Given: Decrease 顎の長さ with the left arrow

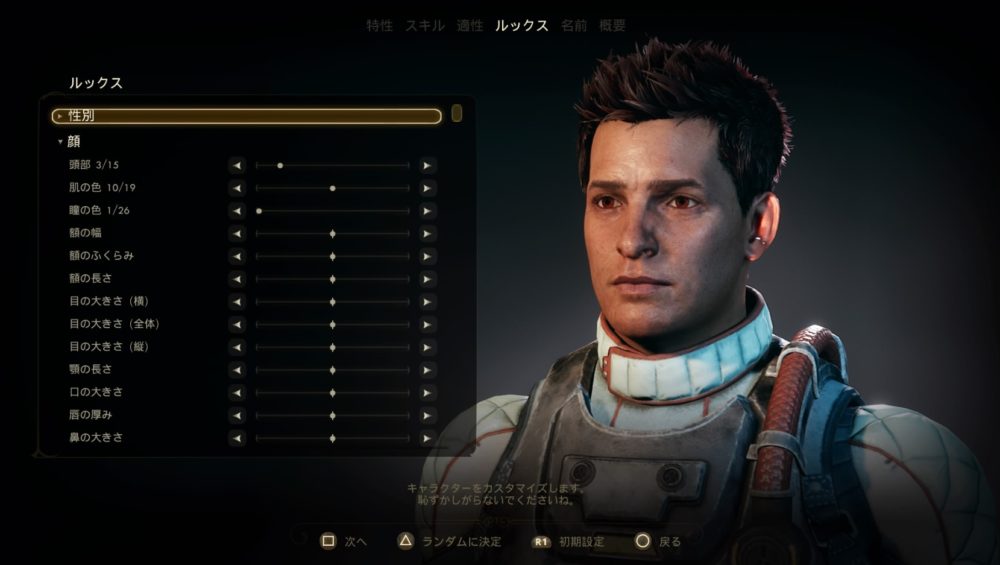Looking at the screenshot, I should [x=237, y=370].
